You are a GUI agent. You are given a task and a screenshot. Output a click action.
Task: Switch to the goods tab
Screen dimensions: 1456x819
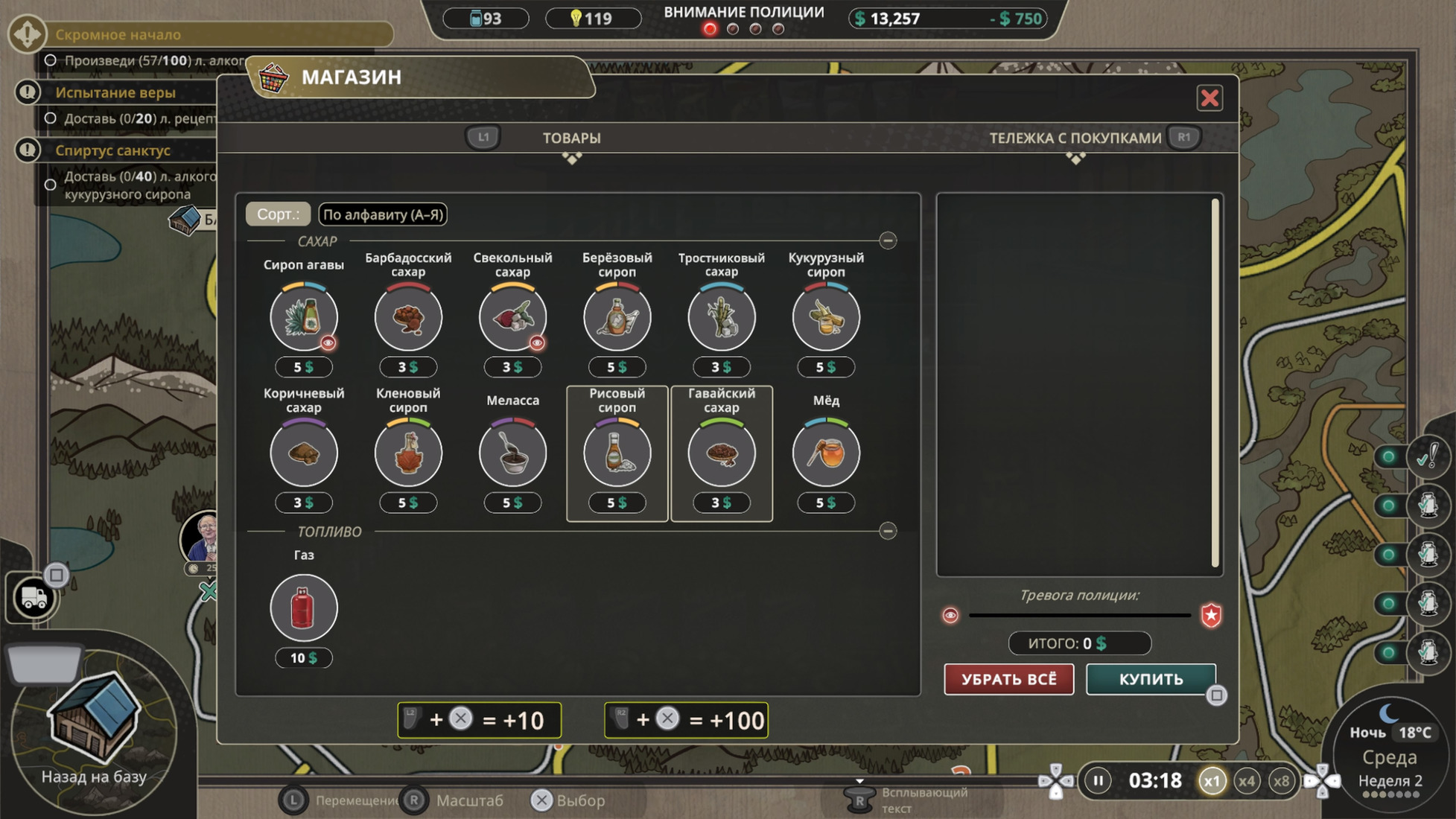(x=571, y=138)
